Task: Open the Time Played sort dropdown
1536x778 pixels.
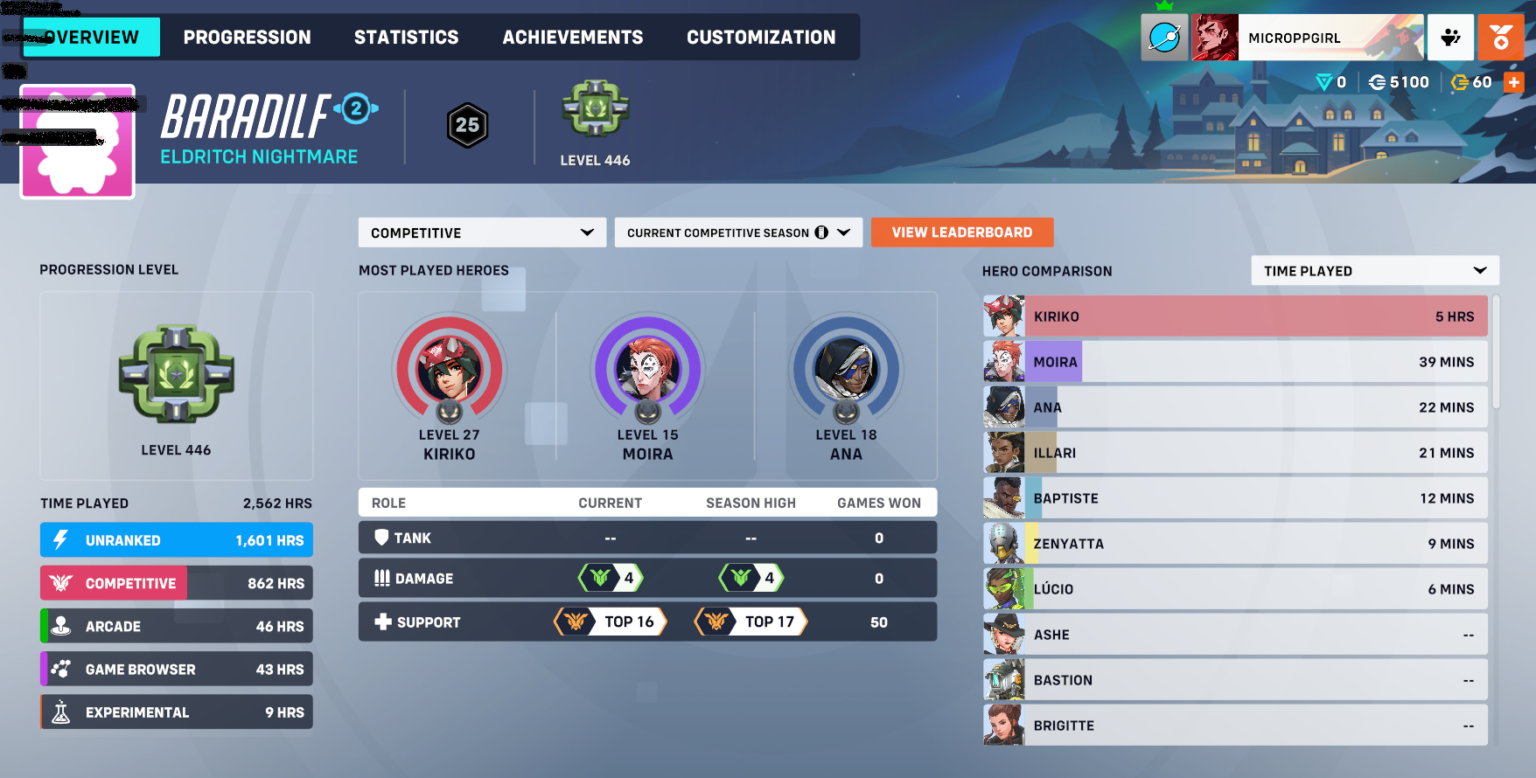Action: [1374, 270]
